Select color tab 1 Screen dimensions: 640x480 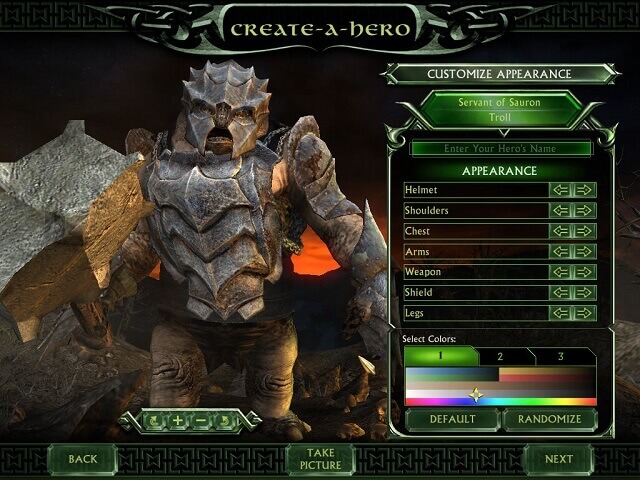pos(439,356)
